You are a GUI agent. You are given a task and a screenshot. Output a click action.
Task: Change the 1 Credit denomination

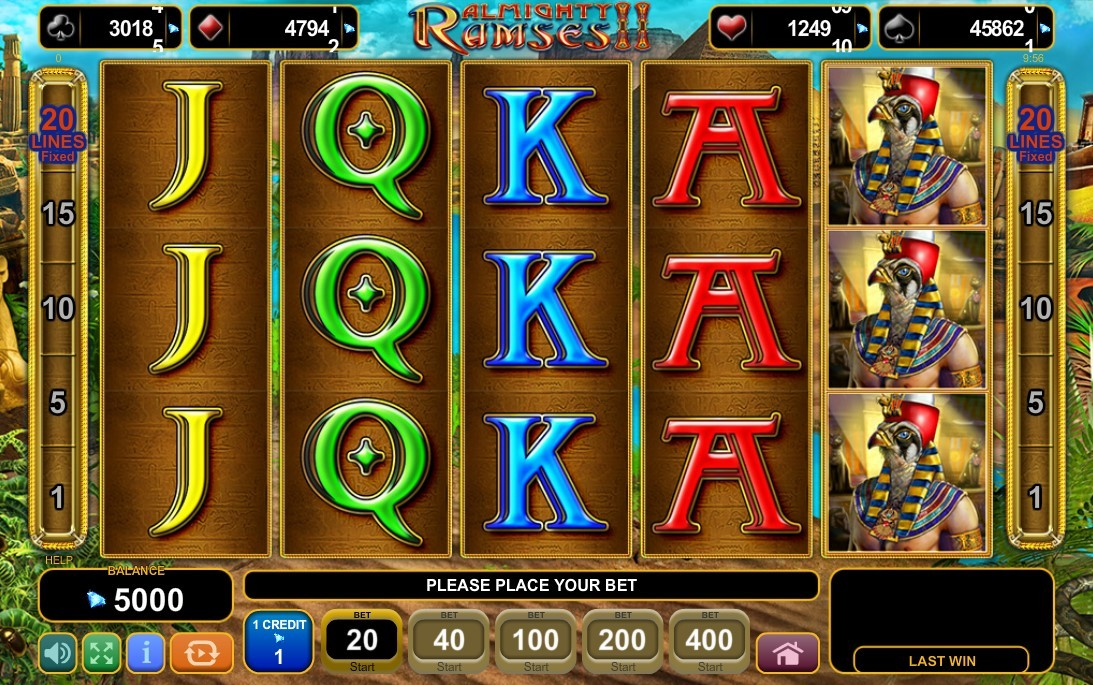click(x=278, y=641)
